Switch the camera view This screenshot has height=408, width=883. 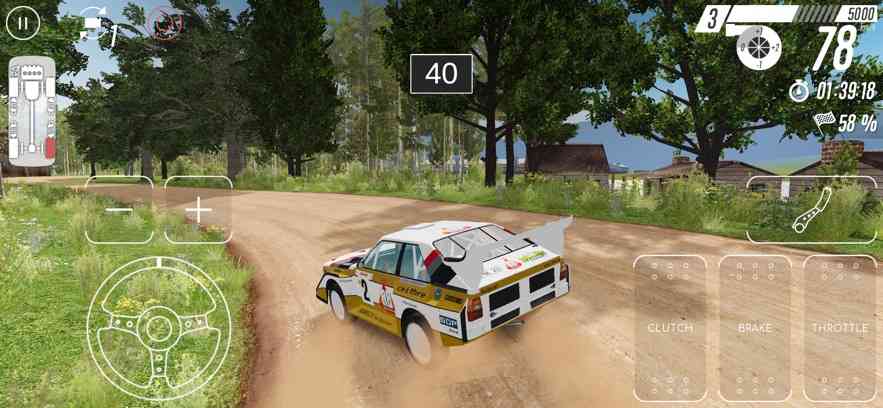pos(96,25)
